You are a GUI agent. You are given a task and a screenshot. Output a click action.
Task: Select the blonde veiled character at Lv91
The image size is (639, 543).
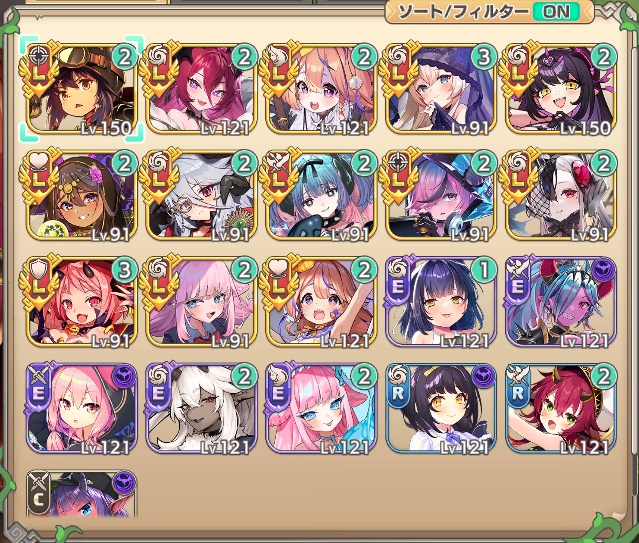coord(440,88)
